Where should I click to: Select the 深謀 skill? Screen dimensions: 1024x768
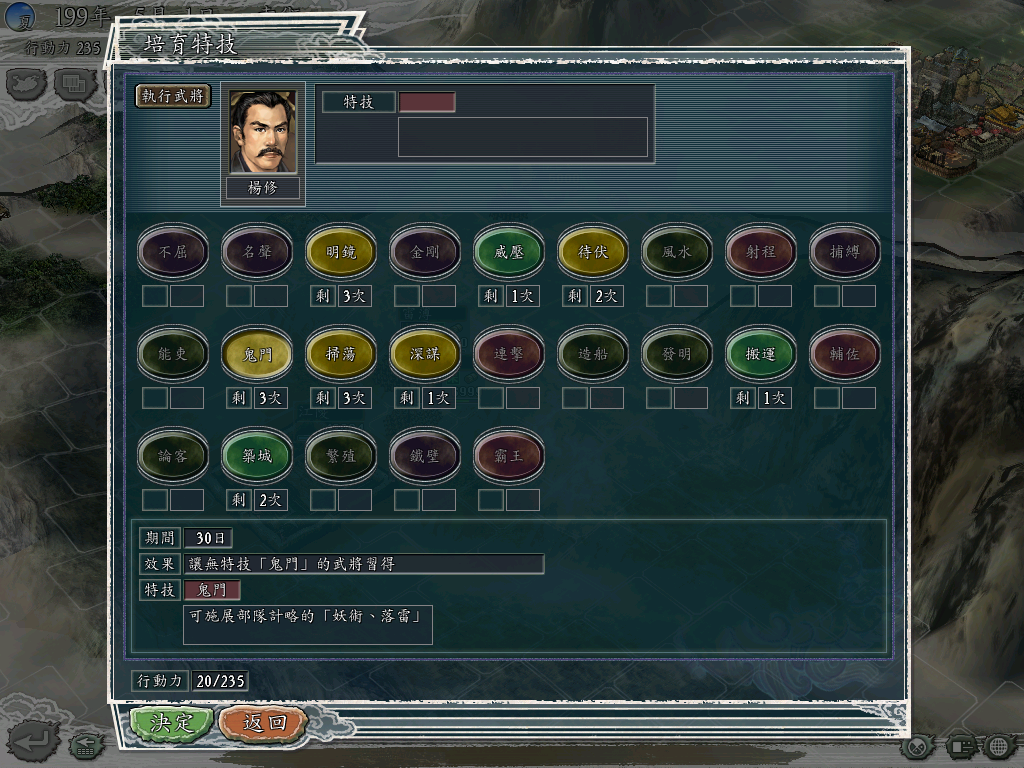click(425, 354)
